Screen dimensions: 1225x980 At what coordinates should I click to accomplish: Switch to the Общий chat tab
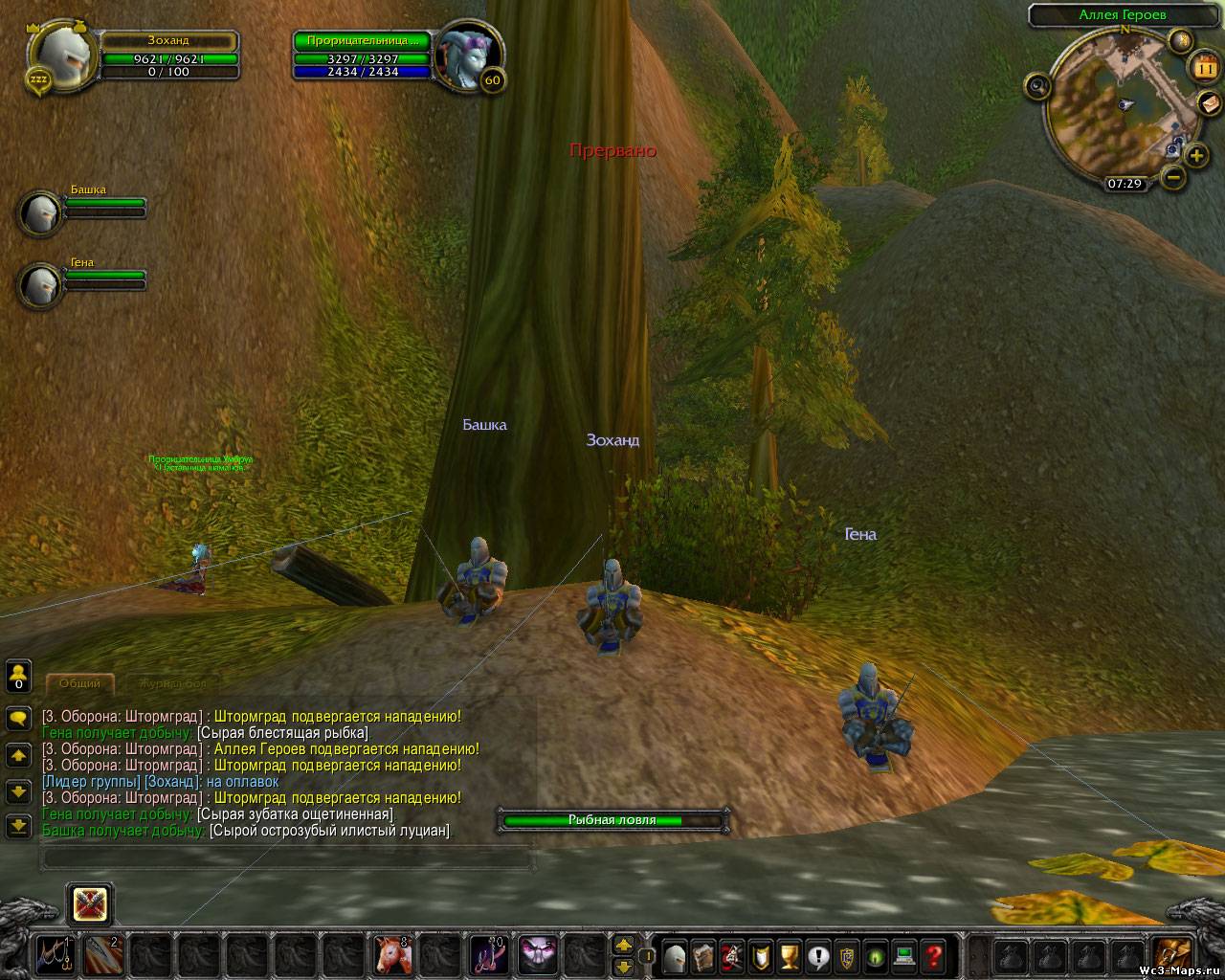(79, 683)
